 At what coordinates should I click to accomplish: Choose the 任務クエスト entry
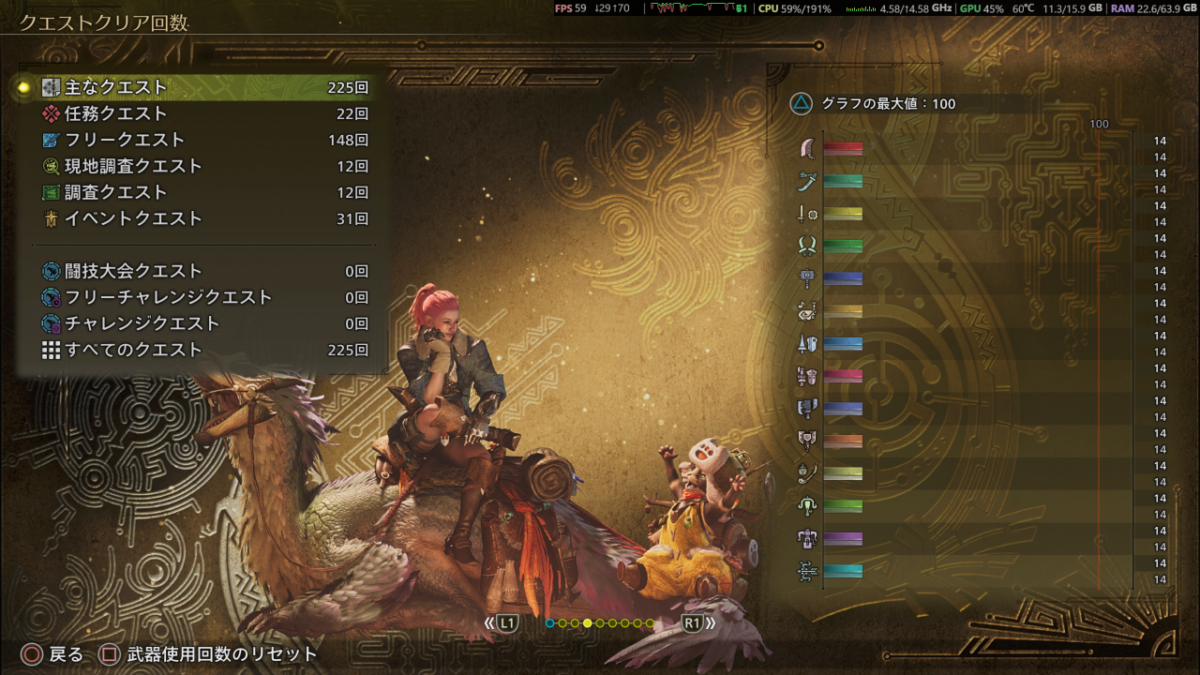(x=200, y=114)
